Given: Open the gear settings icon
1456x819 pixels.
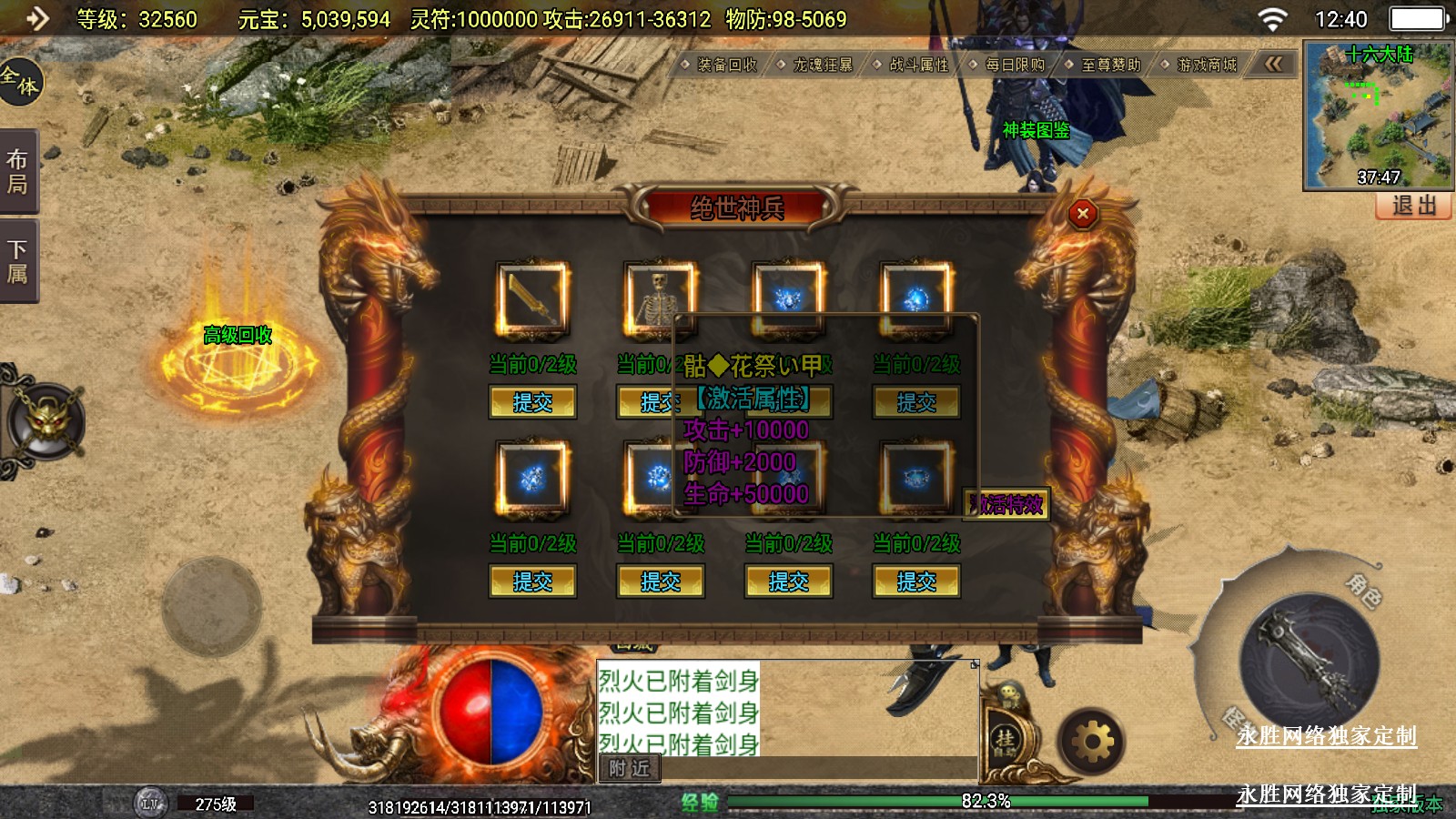Looking at the screenshot, I should (x=1092, y=743).
